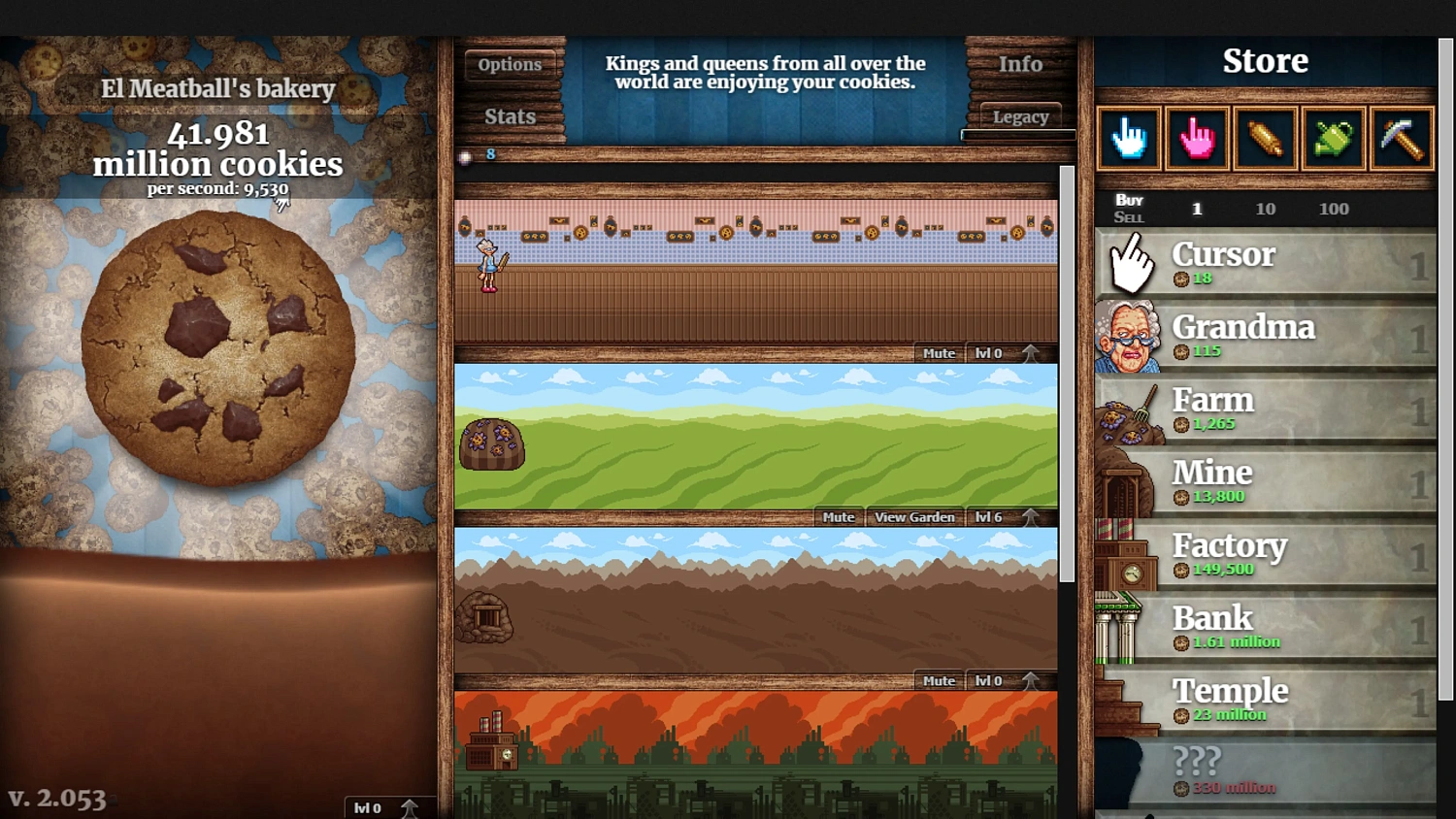Mute the topmost building minigame row

pyautogui.click(x=938, y=353)
